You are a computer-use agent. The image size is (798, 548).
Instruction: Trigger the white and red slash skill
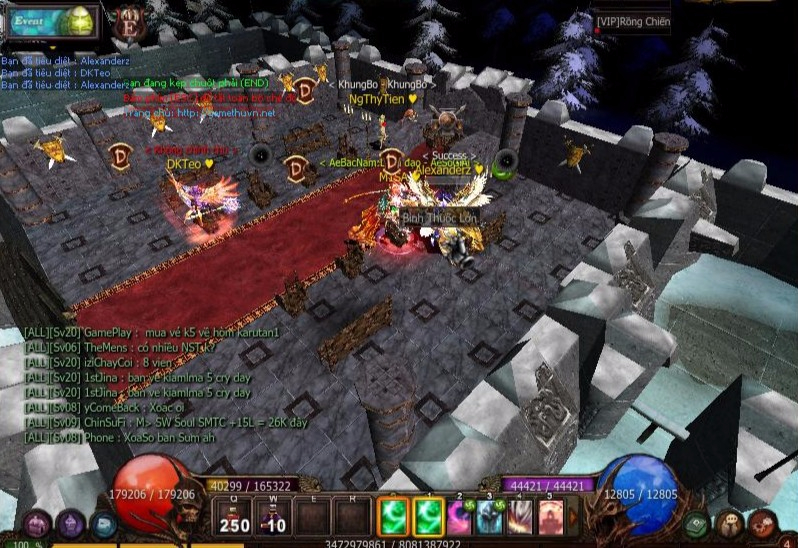click(x=521, y=517)
